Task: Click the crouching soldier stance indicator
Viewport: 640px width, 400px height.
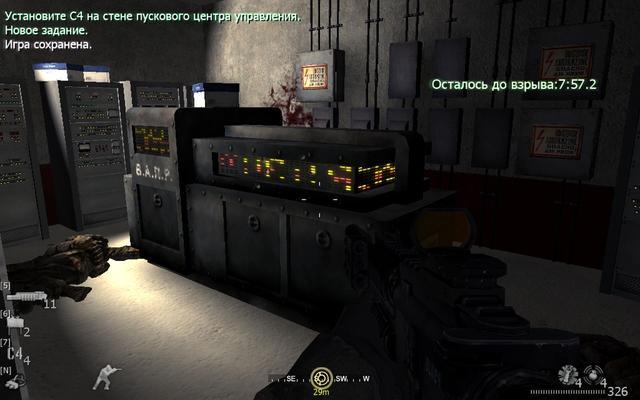Action: pos(102,376)
